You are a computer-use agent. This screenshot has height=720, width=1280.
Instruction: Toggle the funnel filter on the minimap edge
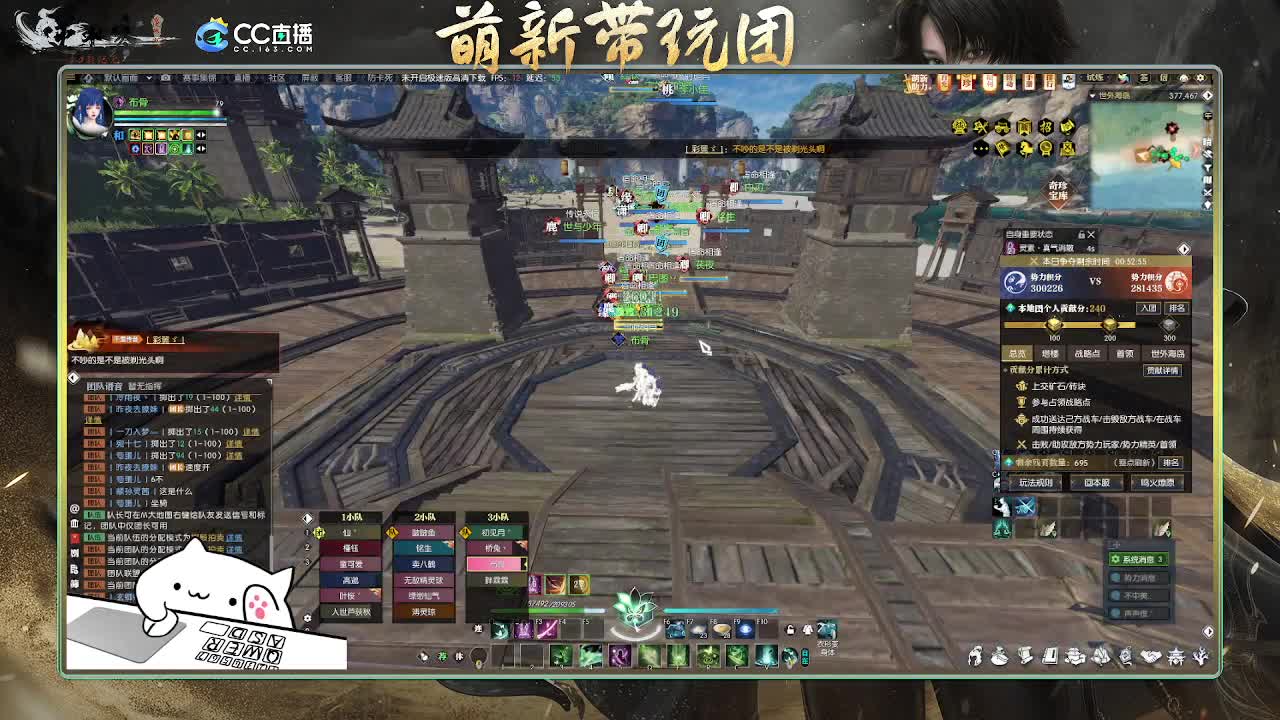[x=1208, y=167]
